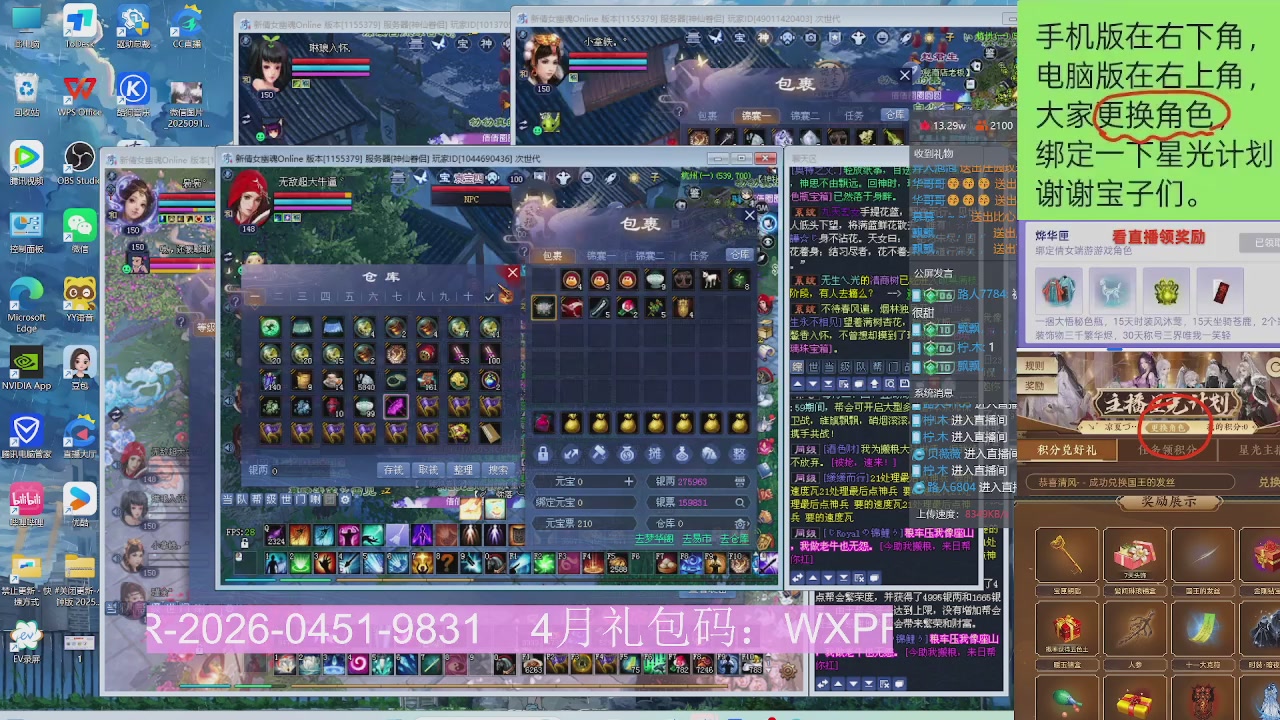Screen dimensions: 1280x720
Task: Click the F7 hotbar slot with the buns item
Action: pos(666,563)
